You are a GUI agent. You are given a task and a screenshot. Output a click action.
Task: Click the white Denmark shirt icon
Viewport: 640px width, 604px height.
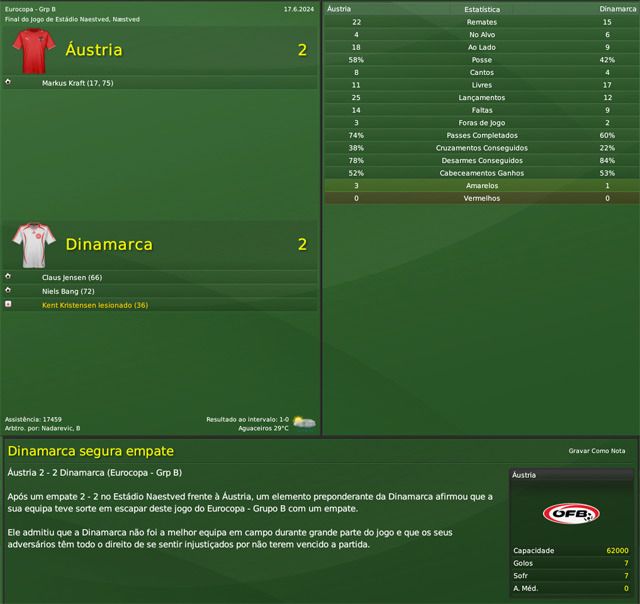[36, 243]
